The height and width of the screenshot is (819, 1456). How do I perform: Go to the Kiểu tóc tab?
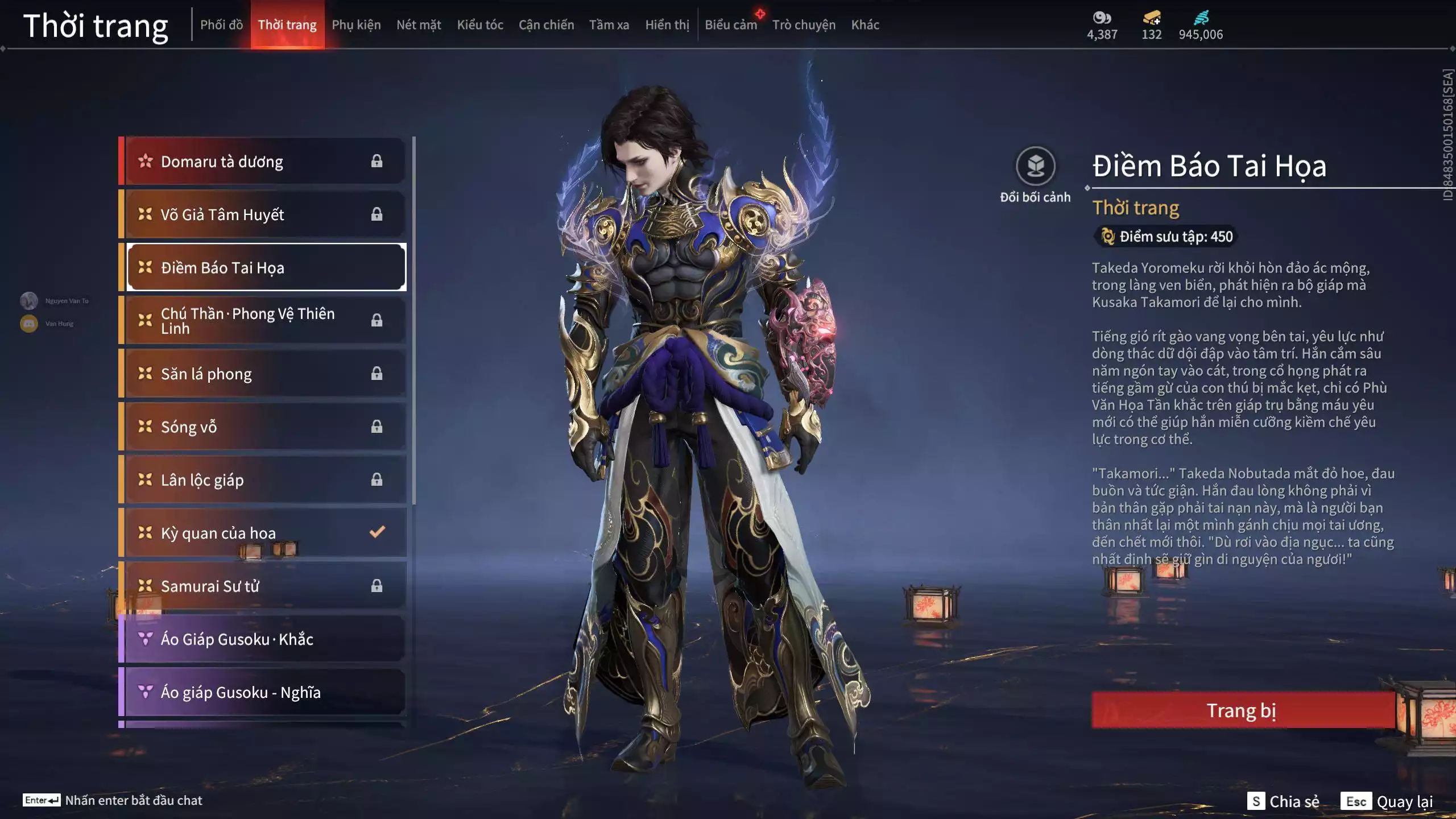click(480, 25)
